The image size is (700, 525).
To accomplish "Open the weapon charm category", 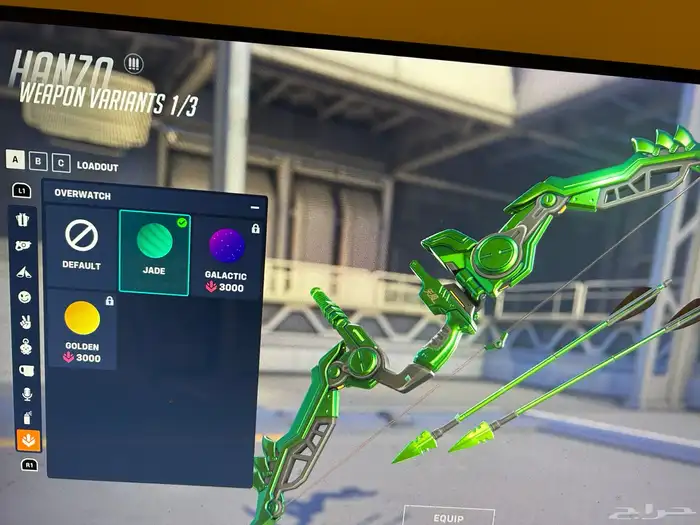I will (27, 347).
